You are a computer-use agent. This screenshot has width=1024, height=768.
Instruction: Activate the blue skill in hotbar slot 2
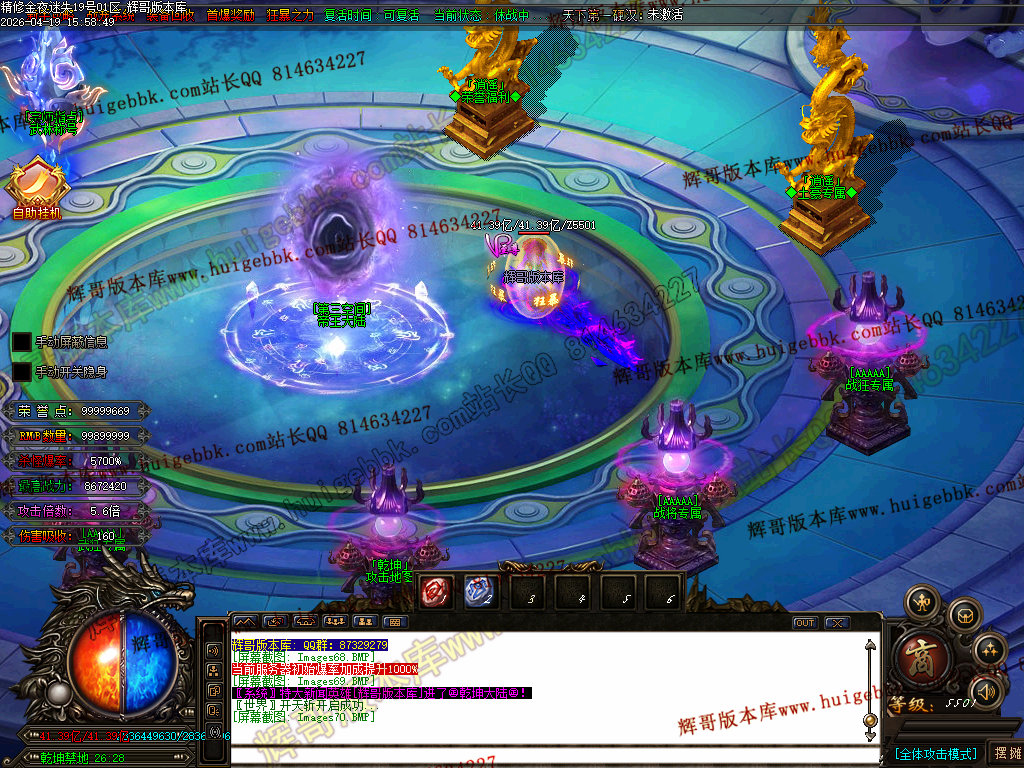[x=479, y=592]
